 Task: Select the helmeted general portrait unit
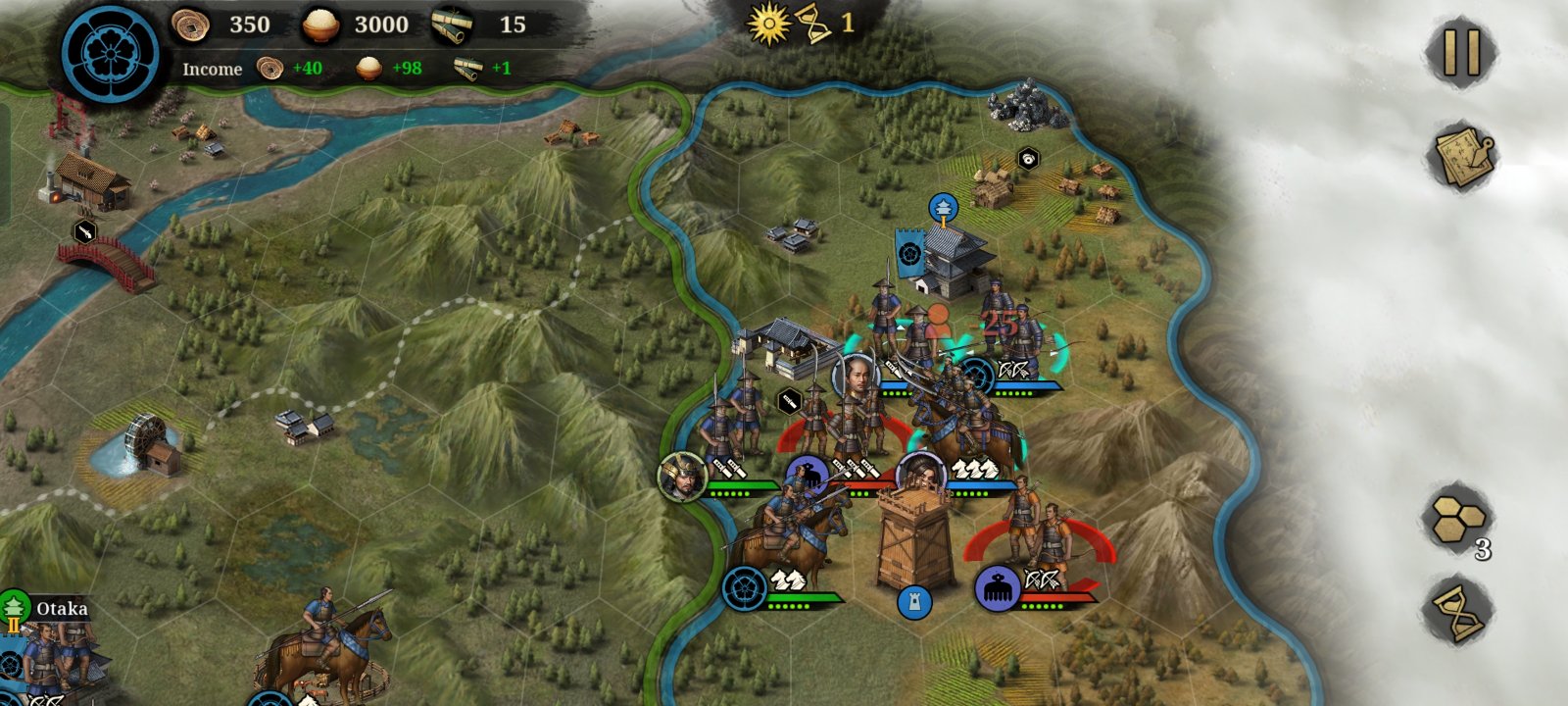(682, 477)
